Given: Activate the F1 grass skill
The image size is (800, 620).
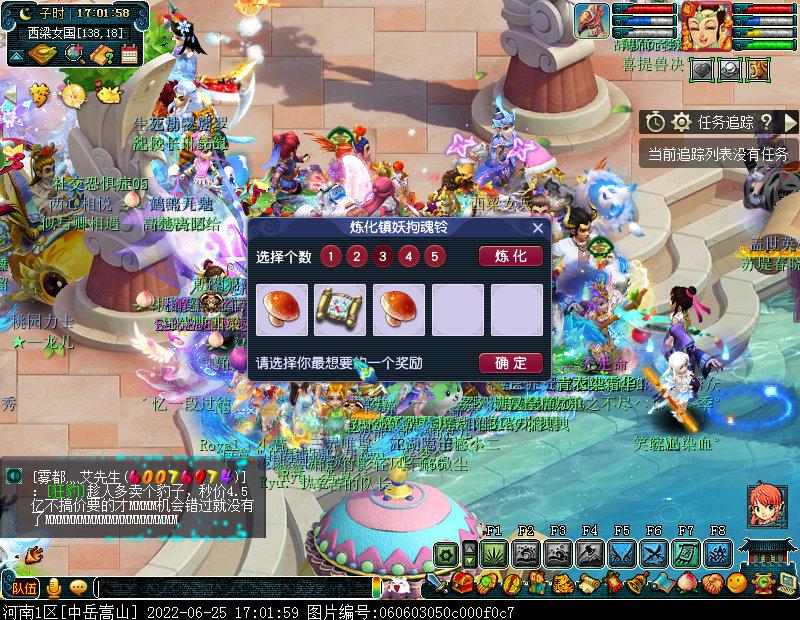Looking at the screenshot, I should tap(494, 554).
